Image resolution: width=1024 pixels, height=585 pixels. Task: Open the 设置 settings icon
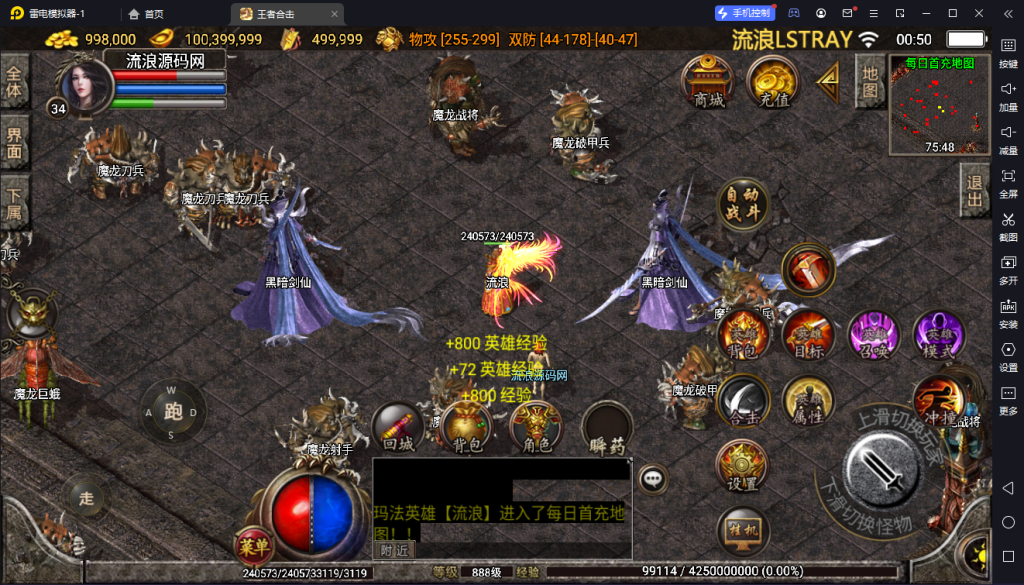[742, 467]
